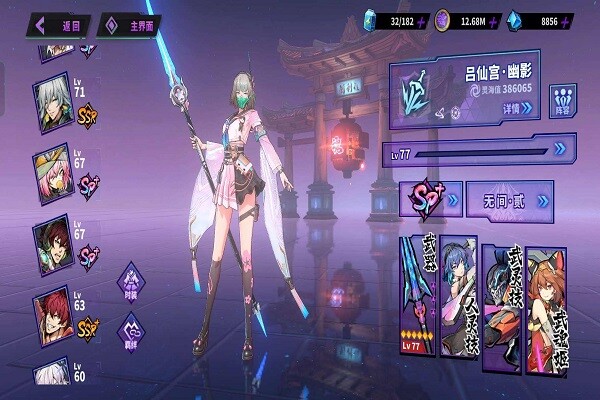This screenshot has height=400, width=600.
Task: Return to the 主界面 main screen
Action: click(x=132, y=25)
